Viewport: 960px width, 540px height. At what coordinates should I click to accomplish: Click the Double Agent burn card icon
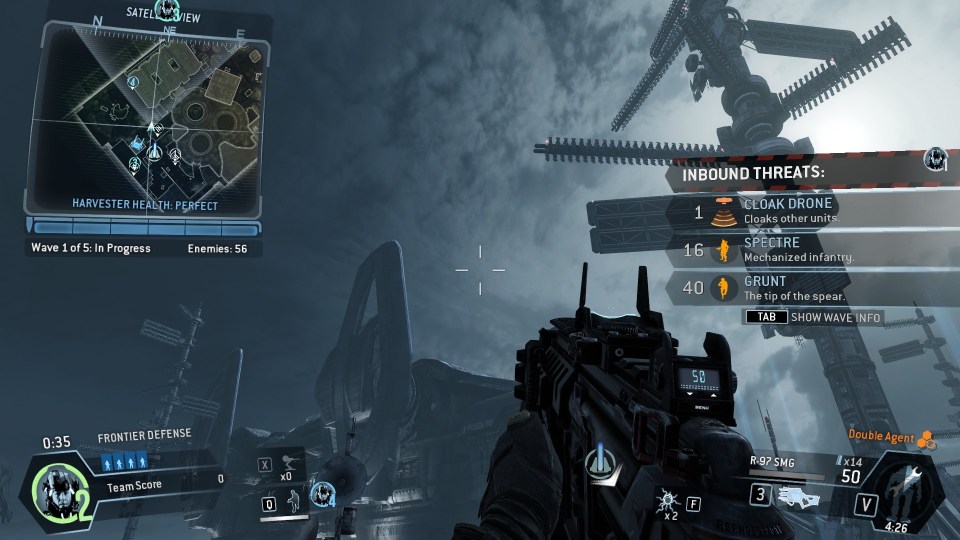pos(927,436)
